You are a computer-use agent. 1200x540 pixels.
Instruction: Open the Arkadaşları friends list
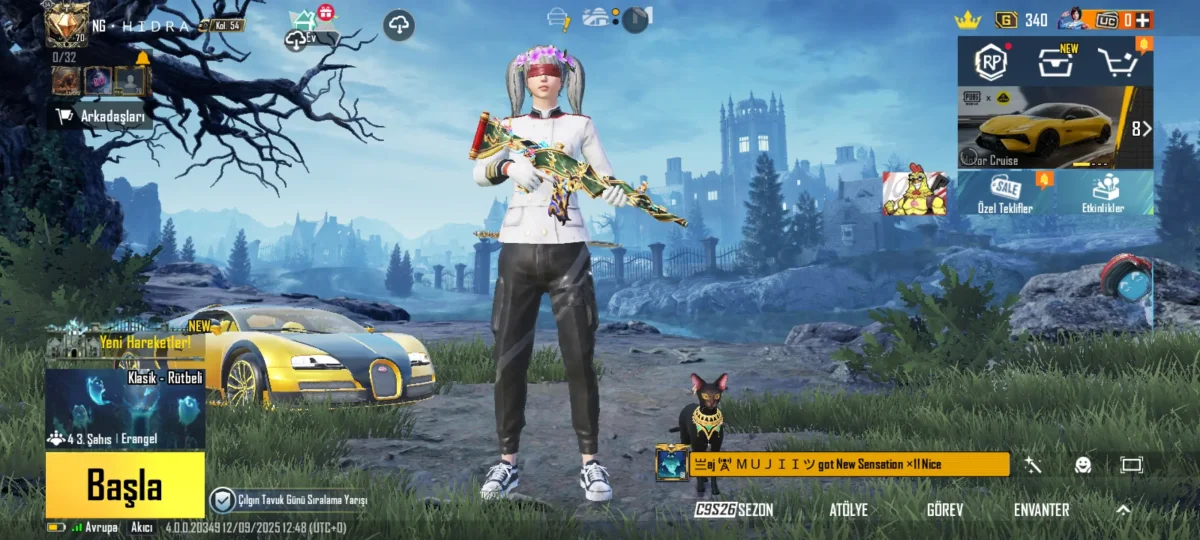(x=104, y=116)
